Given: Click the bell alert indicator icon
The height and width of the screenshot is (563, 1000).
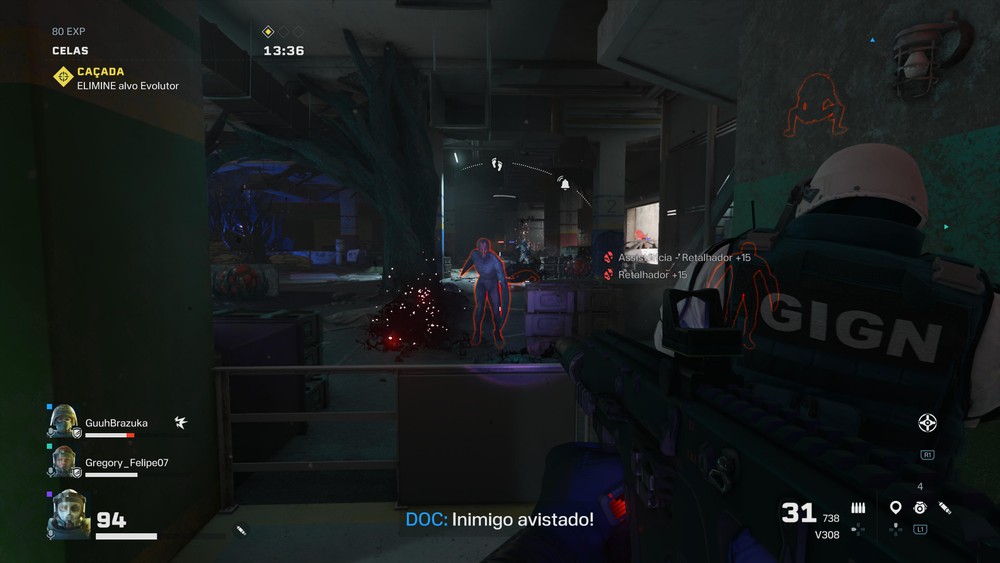Looking at the screenshot, I should click(564, 184).
